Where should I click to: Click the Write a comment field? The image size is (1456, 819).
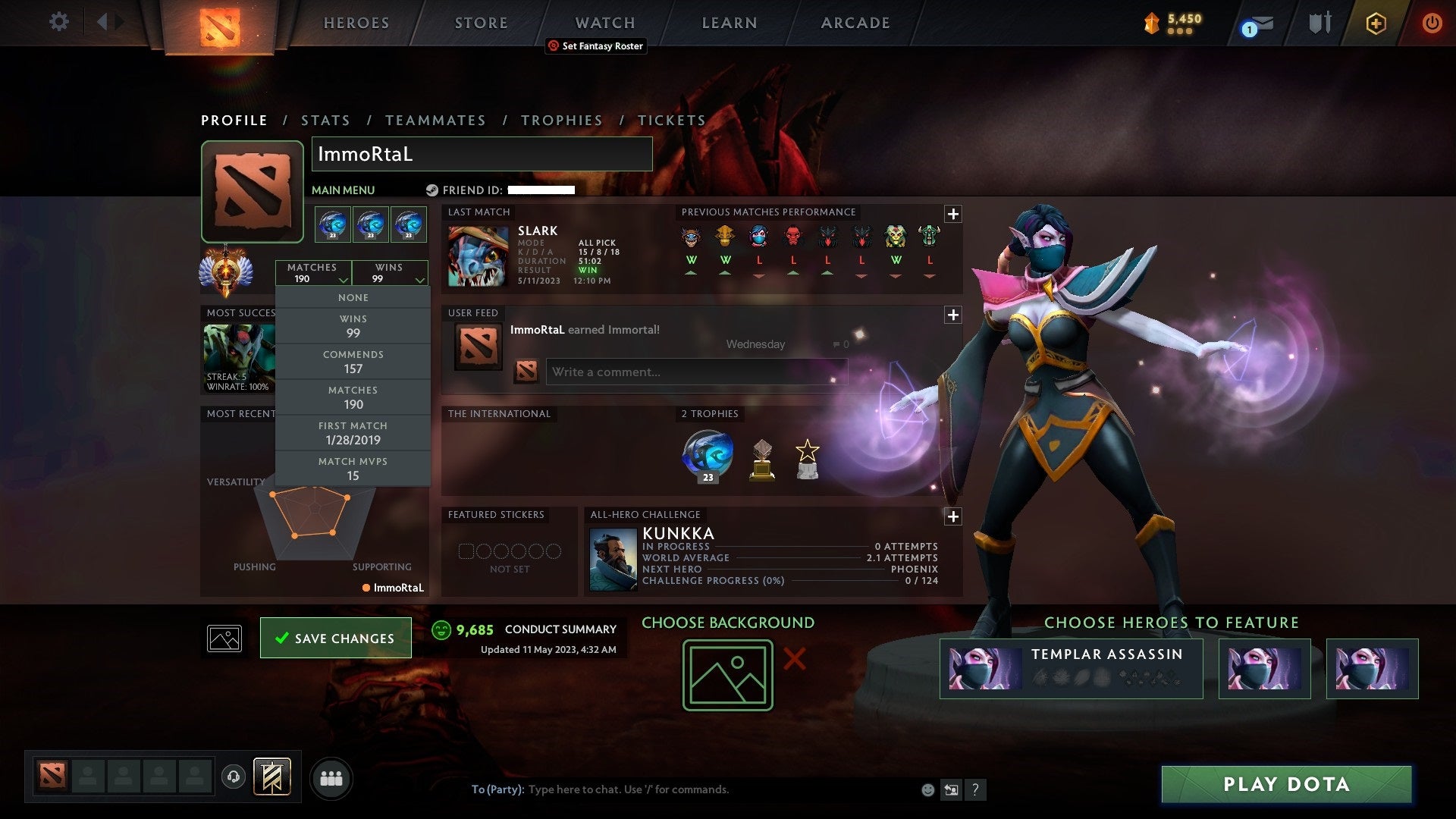tap(696, 372)
